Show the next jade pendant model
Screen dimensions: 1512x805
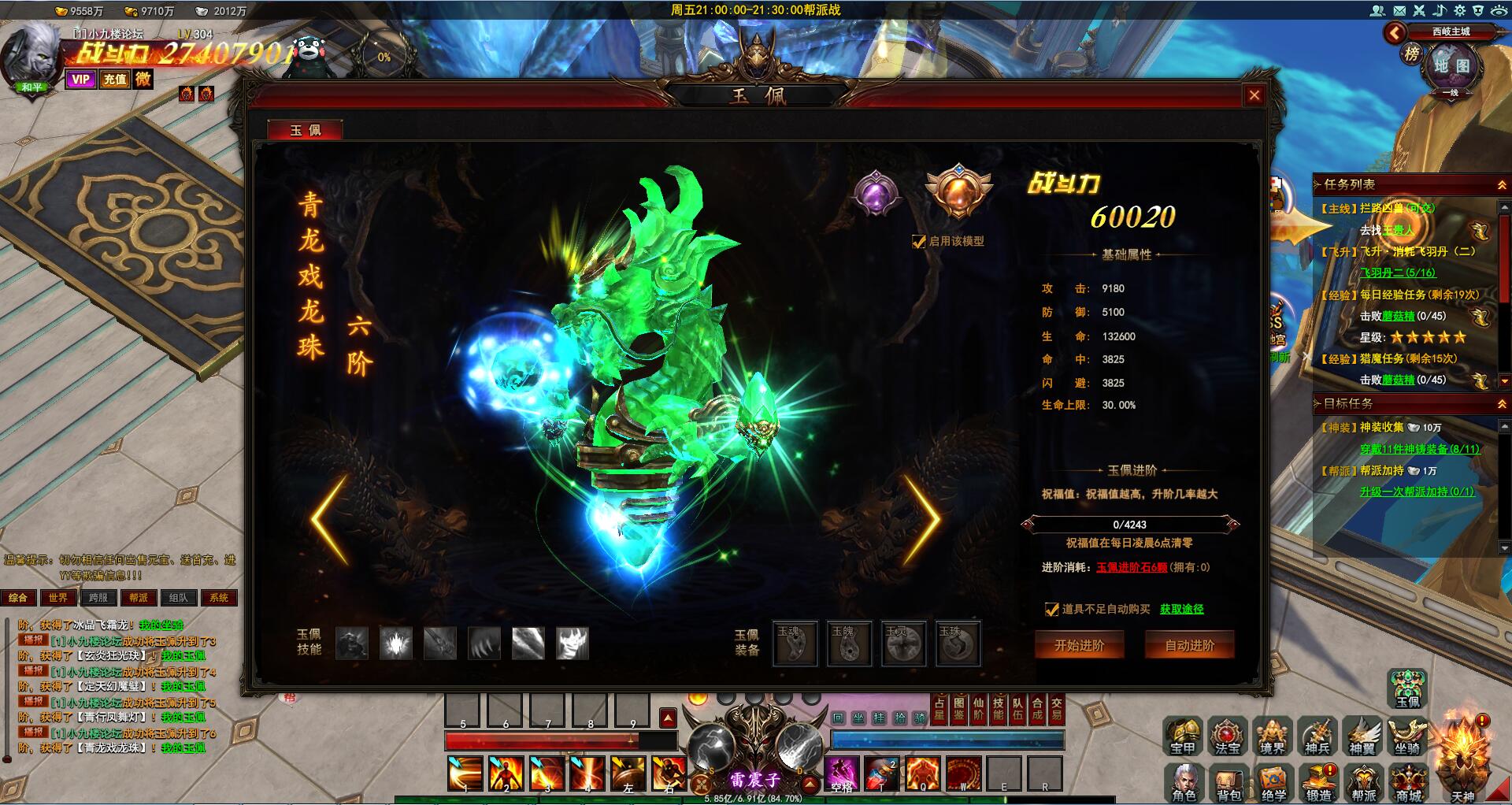921,519
